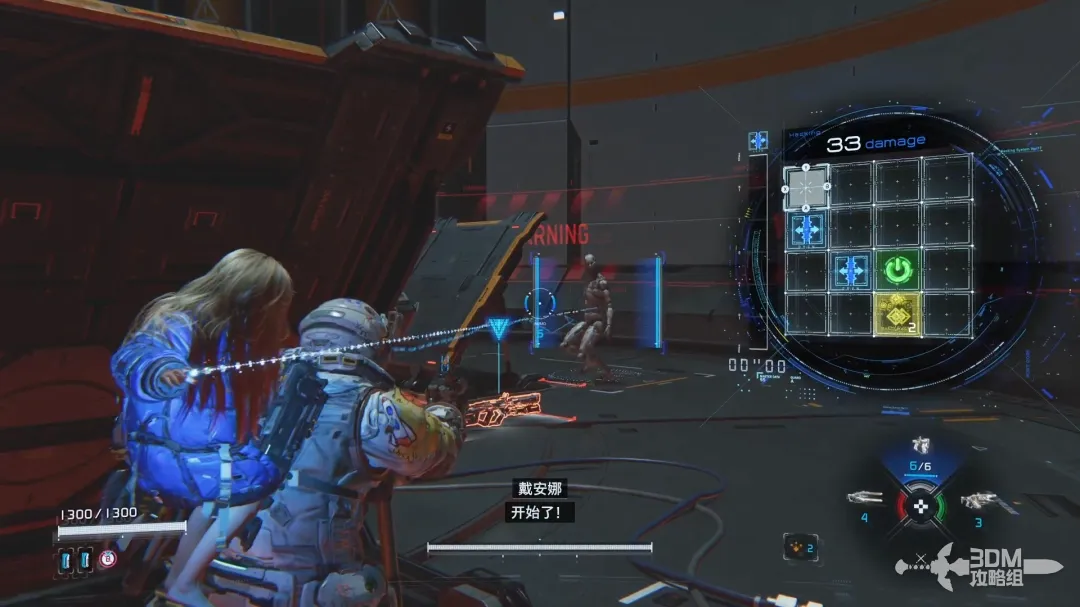Use the orange item with count 2

pyautogui.click(x=800, y=547)
